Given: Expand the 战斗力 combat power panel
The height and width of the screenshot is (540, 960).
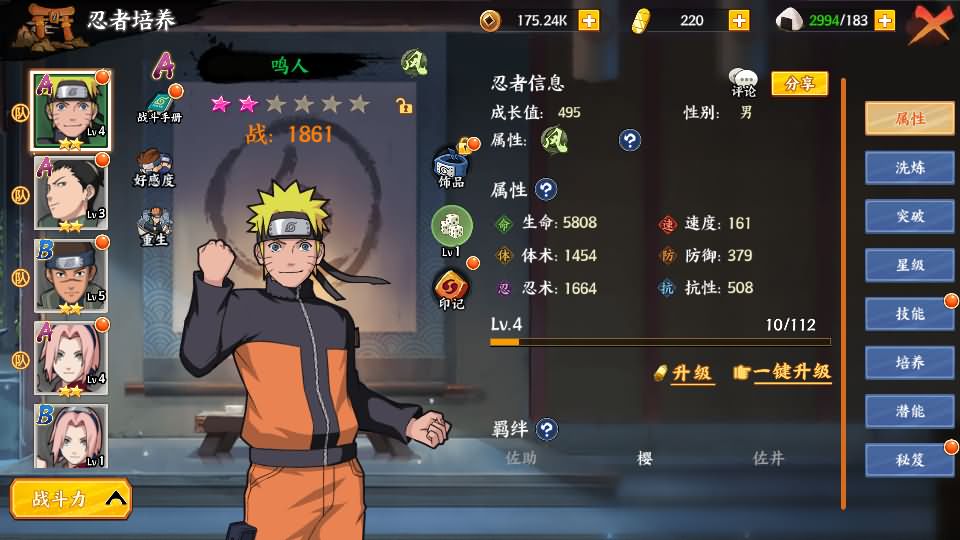Looking at the screenshot, I should point(70,498).
